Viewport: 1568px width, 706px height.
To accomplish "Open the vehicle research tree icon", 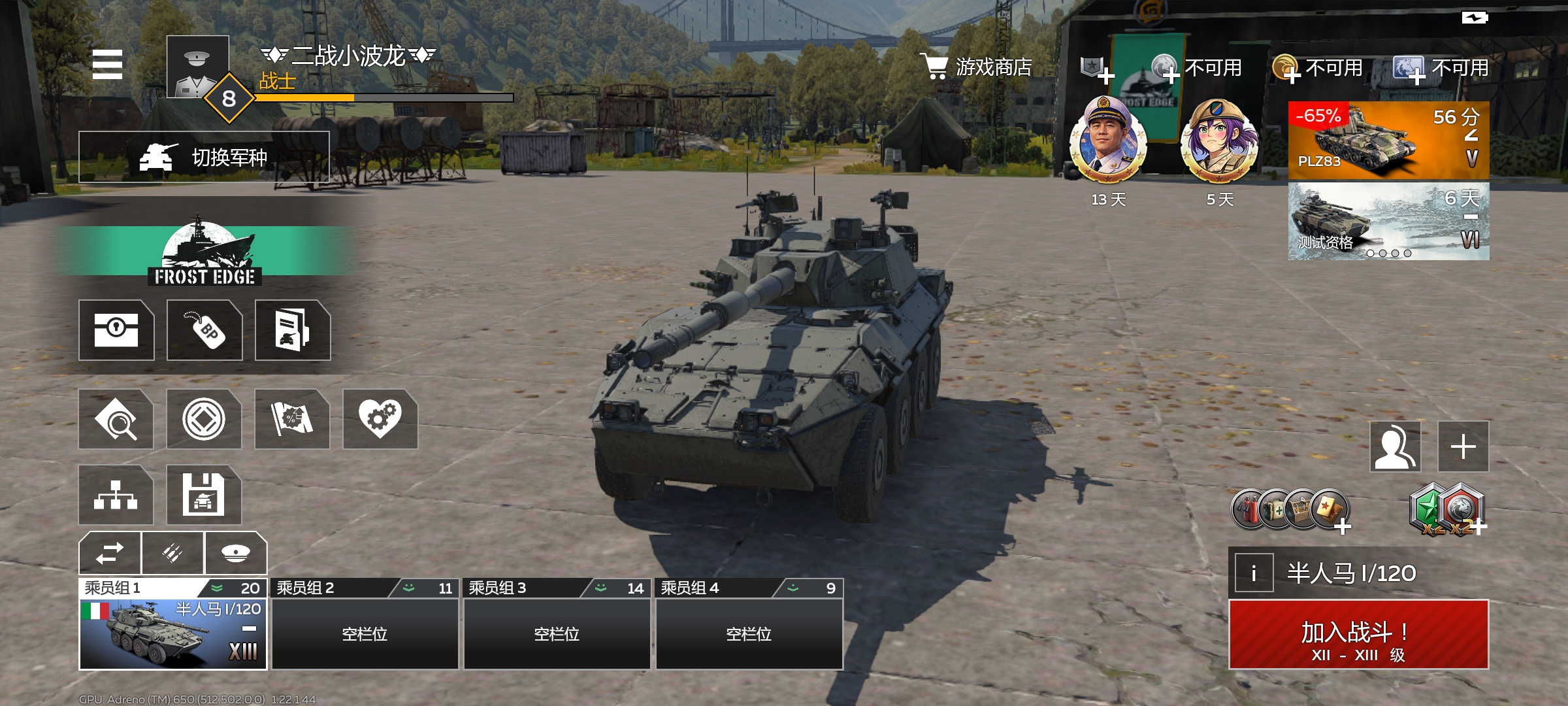I will click(116, 495).
